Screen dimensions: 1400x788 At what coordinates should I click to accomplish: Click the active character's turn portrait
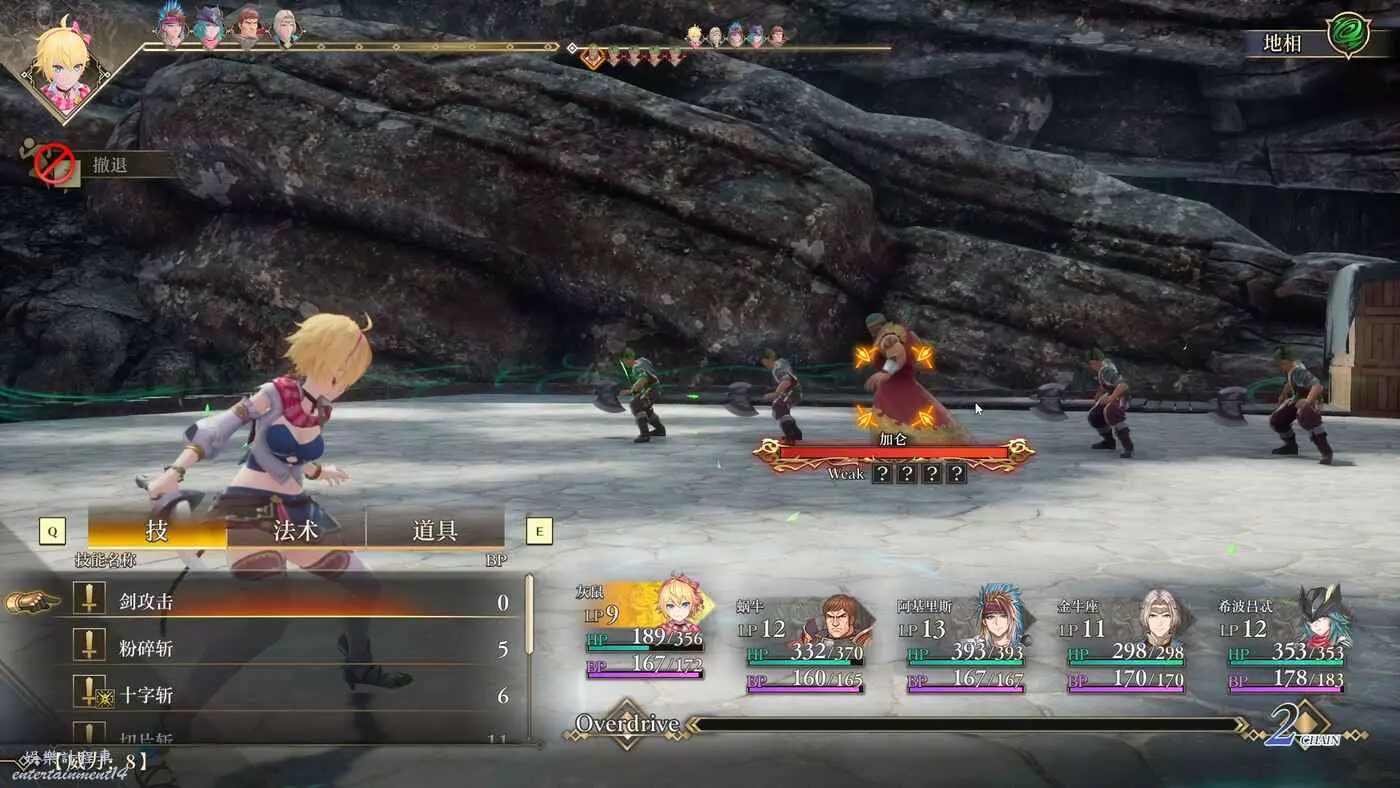[66, 63]
